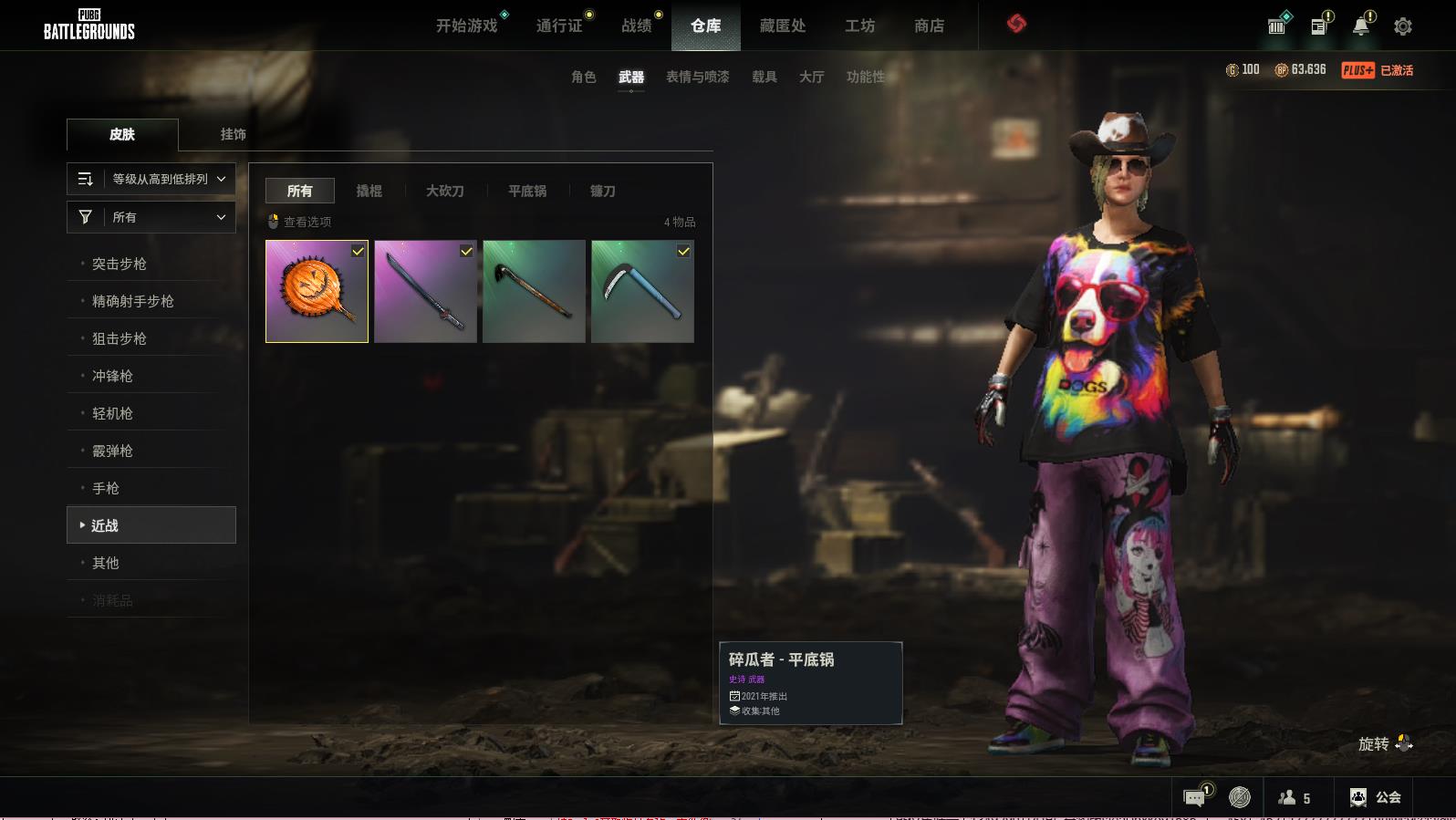Go to the 通行证 page
This screenshot has width=1456, height=820.
559,26
